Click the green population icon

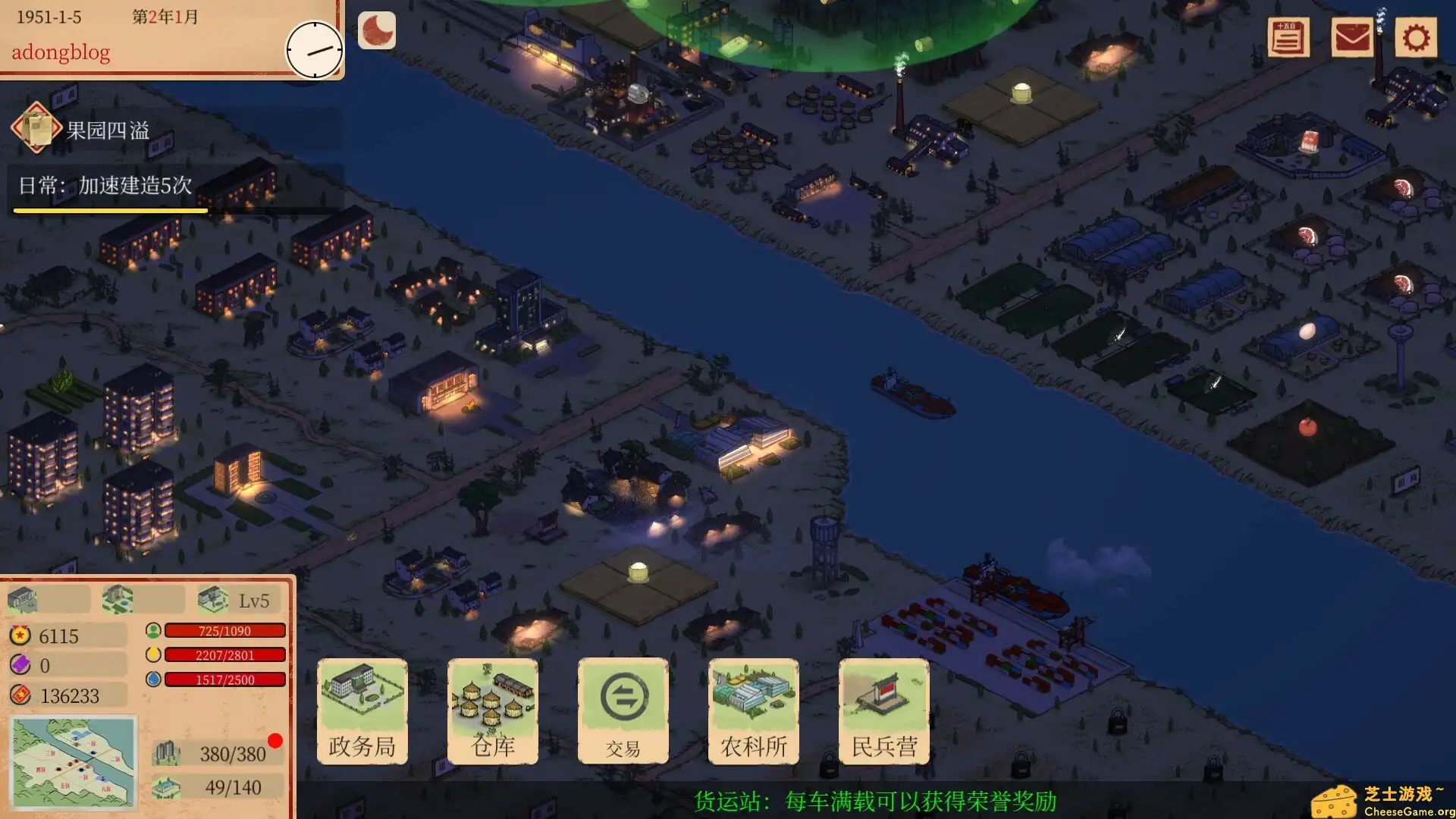point(152,630)
